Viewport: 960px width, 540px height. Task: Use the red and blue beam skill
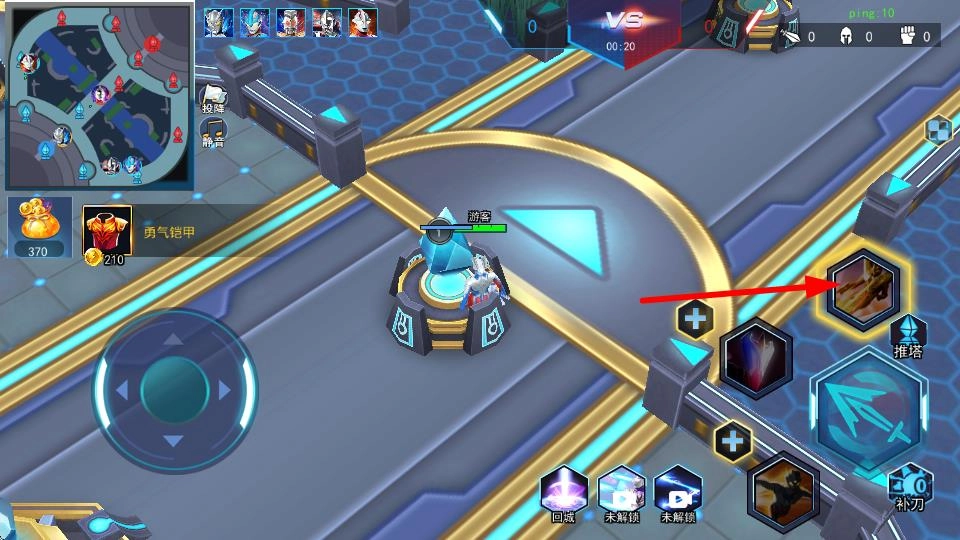point(756,358)
